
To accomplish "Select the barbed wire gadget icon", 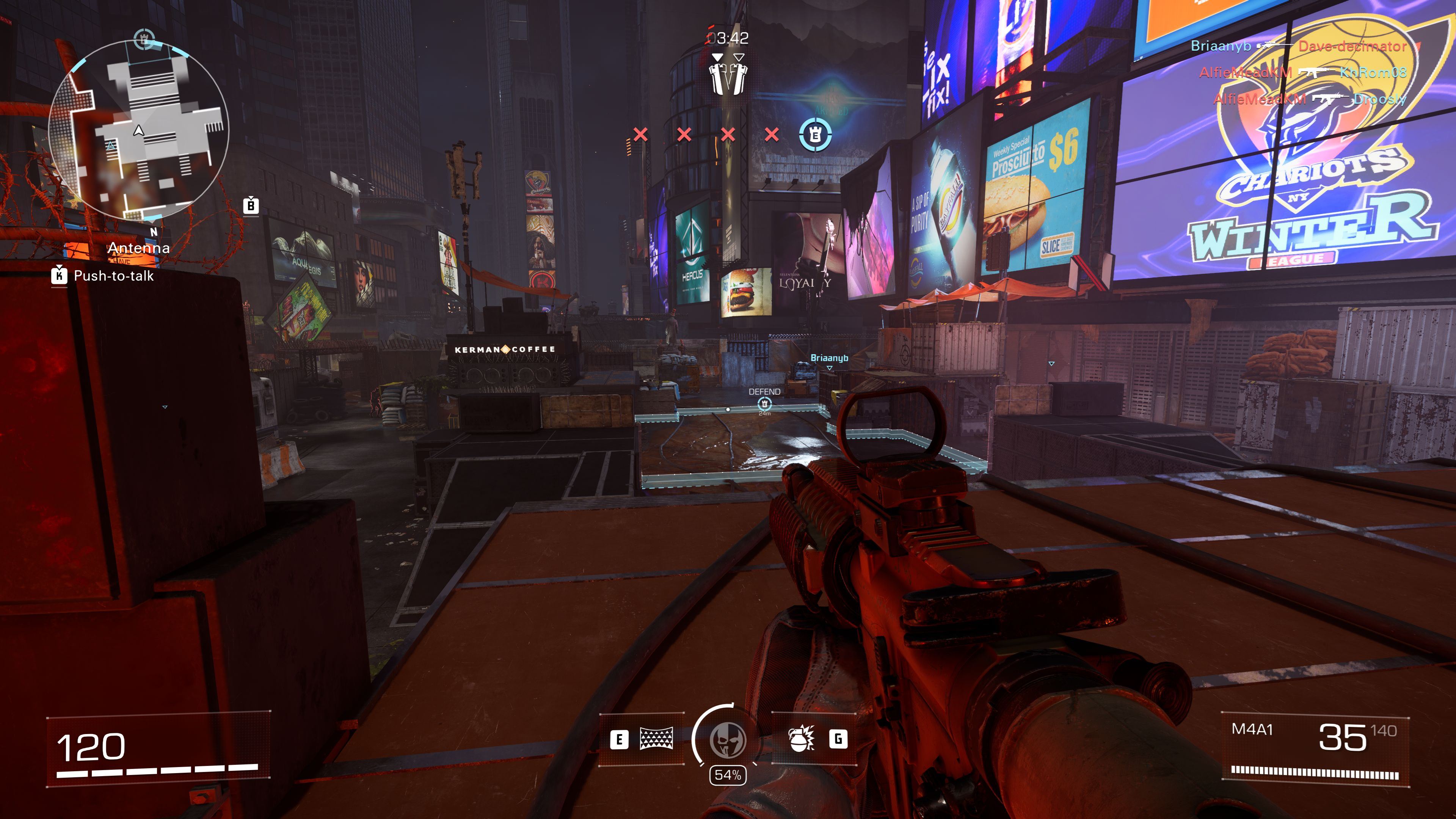I will pos(656,738).
